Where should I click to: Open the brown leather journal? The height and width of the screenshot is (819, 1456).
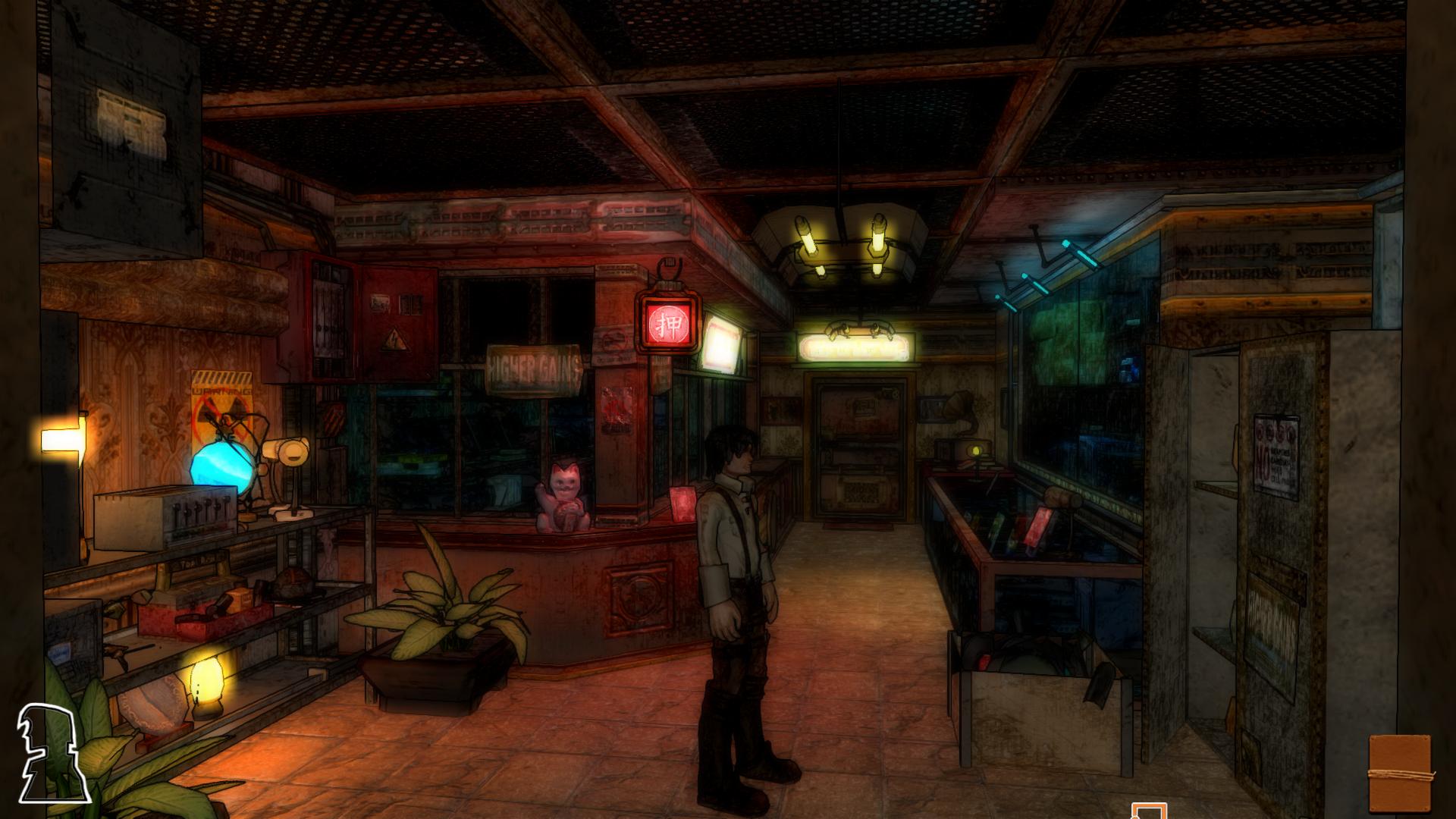(1399, 773)
